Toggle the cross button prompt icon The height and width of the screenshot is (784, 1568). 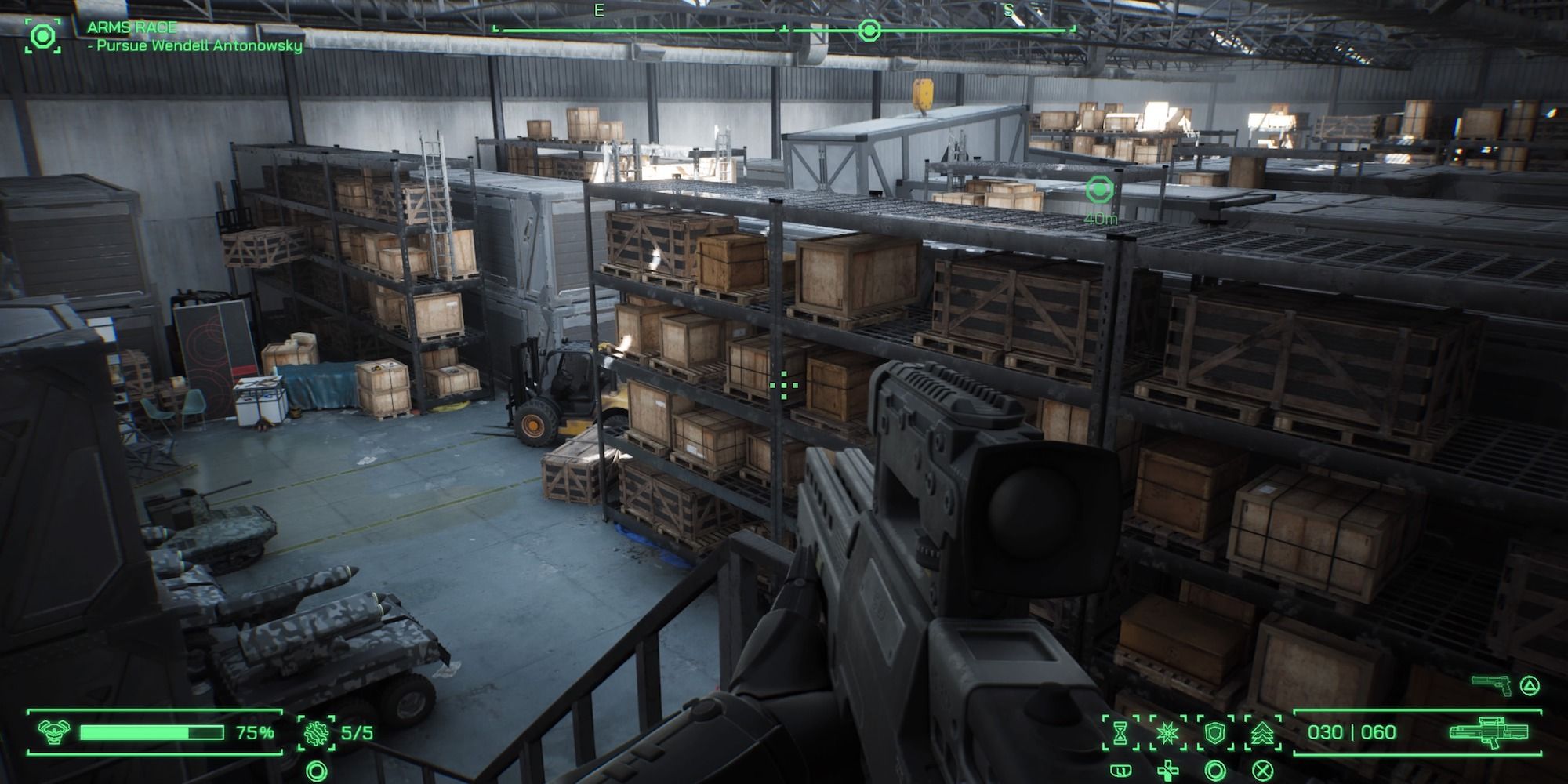[1261, 770]
